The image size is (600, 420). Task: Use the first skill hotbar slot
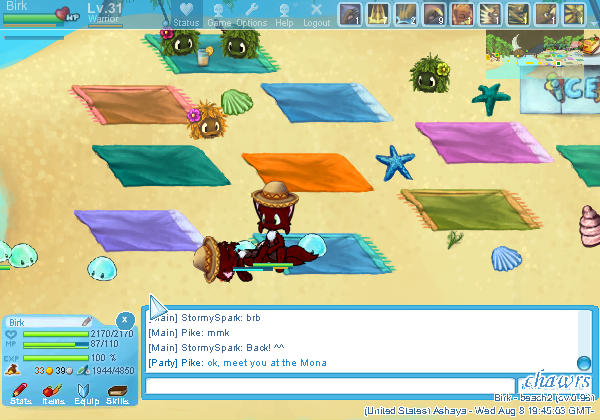click(349, 14)
